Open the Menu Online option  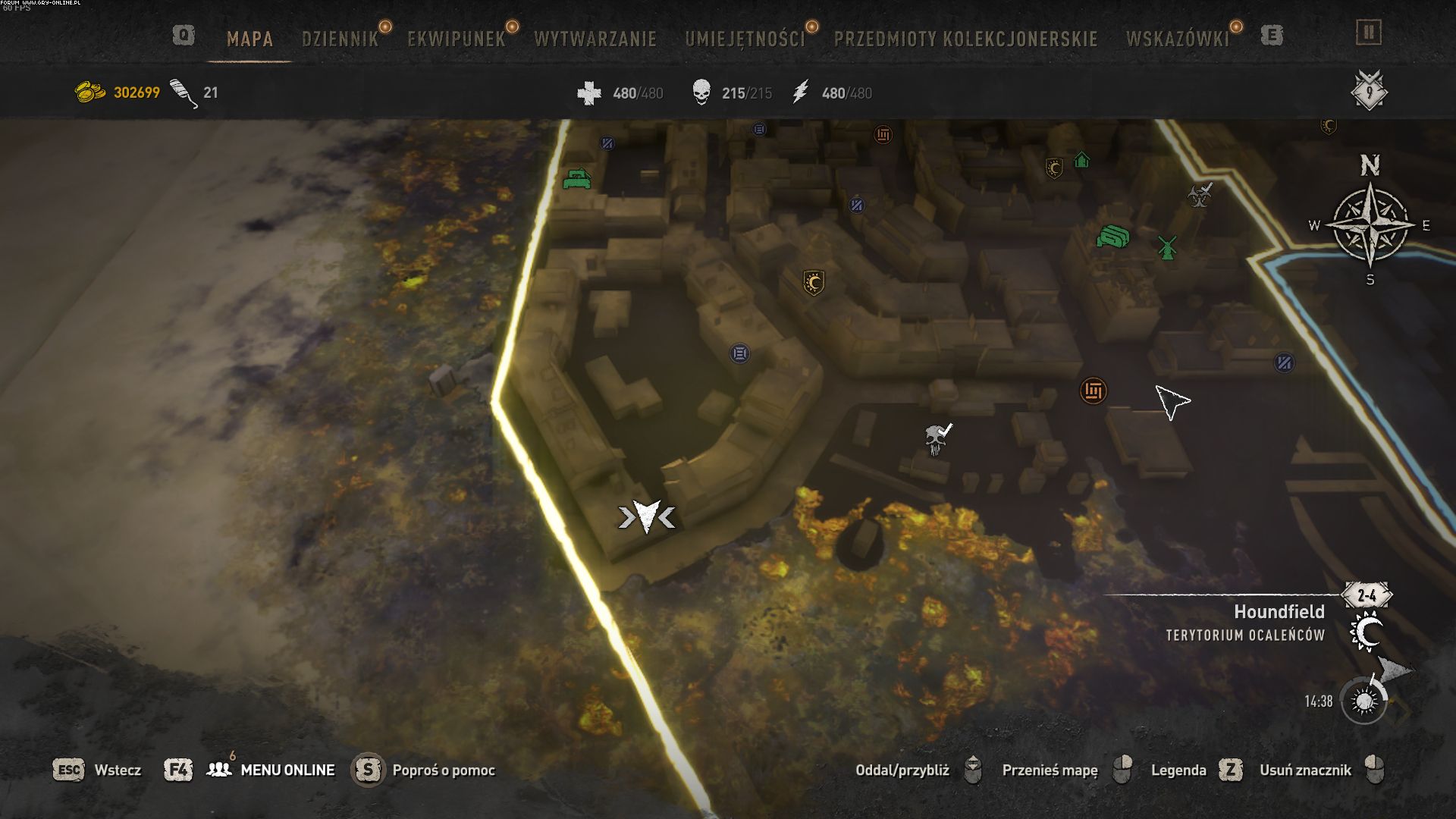pos(287,770)
